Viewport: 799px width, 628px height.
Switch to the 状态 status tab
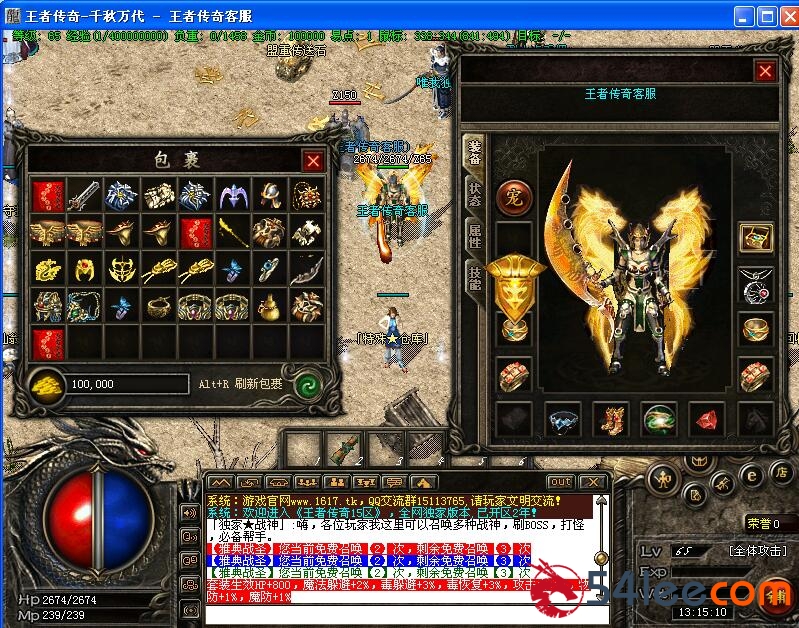point(475,194)
